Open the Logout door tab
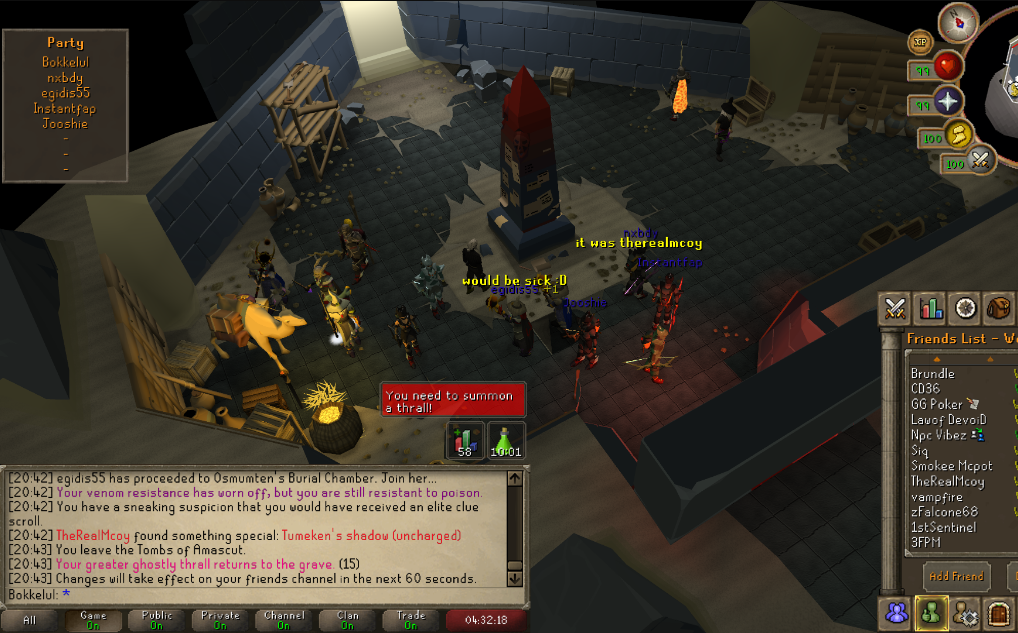This screenshot has height=633, width=1018. (999, 611)
